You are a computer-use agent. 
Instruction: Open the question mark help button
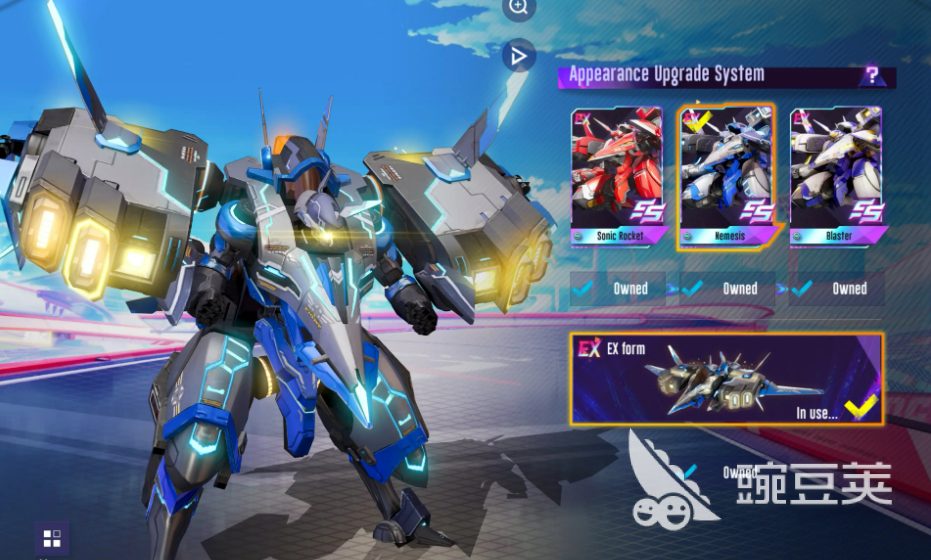(872, 75)
